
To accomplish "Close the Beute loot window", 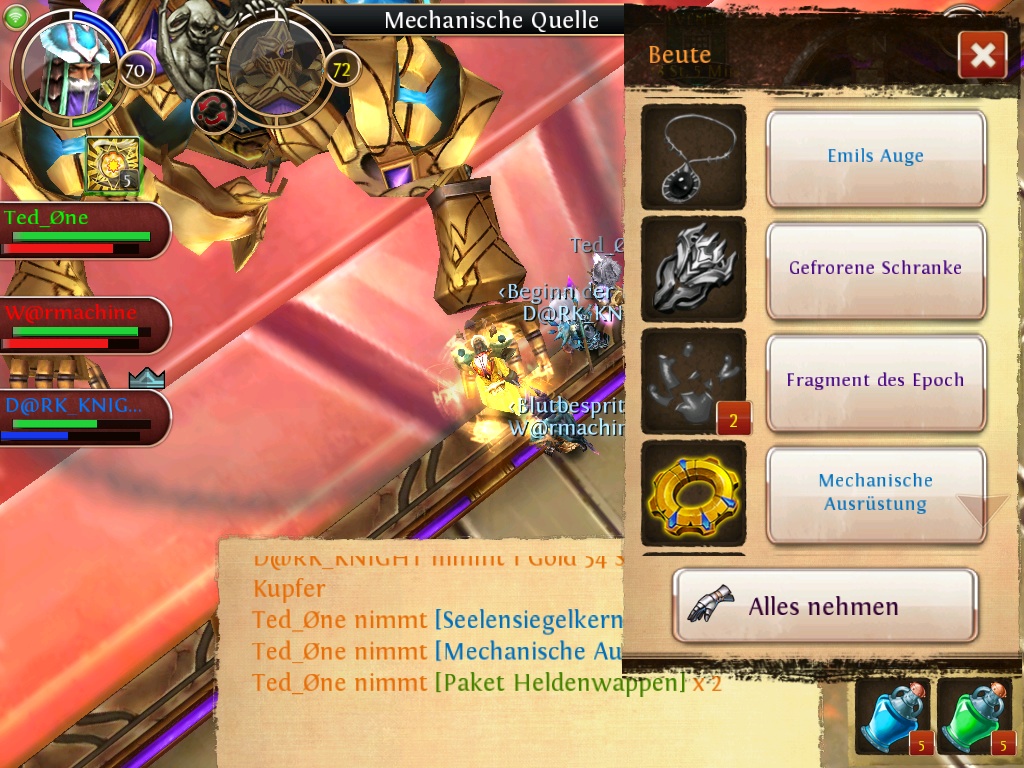I will point(982,55).
